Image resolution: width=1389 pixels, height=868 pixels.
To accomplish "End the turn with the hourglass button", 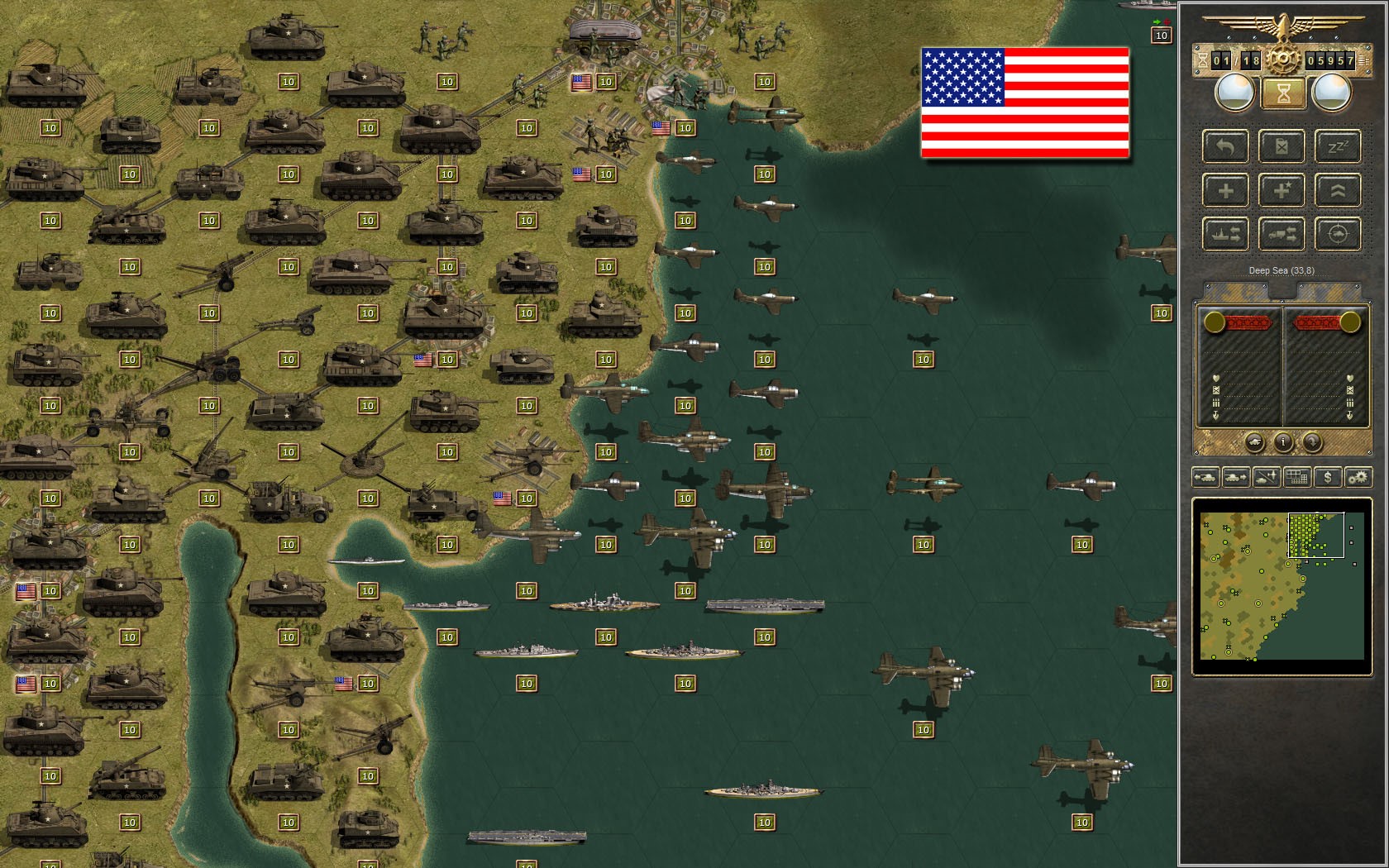I will click(1282, 93).
